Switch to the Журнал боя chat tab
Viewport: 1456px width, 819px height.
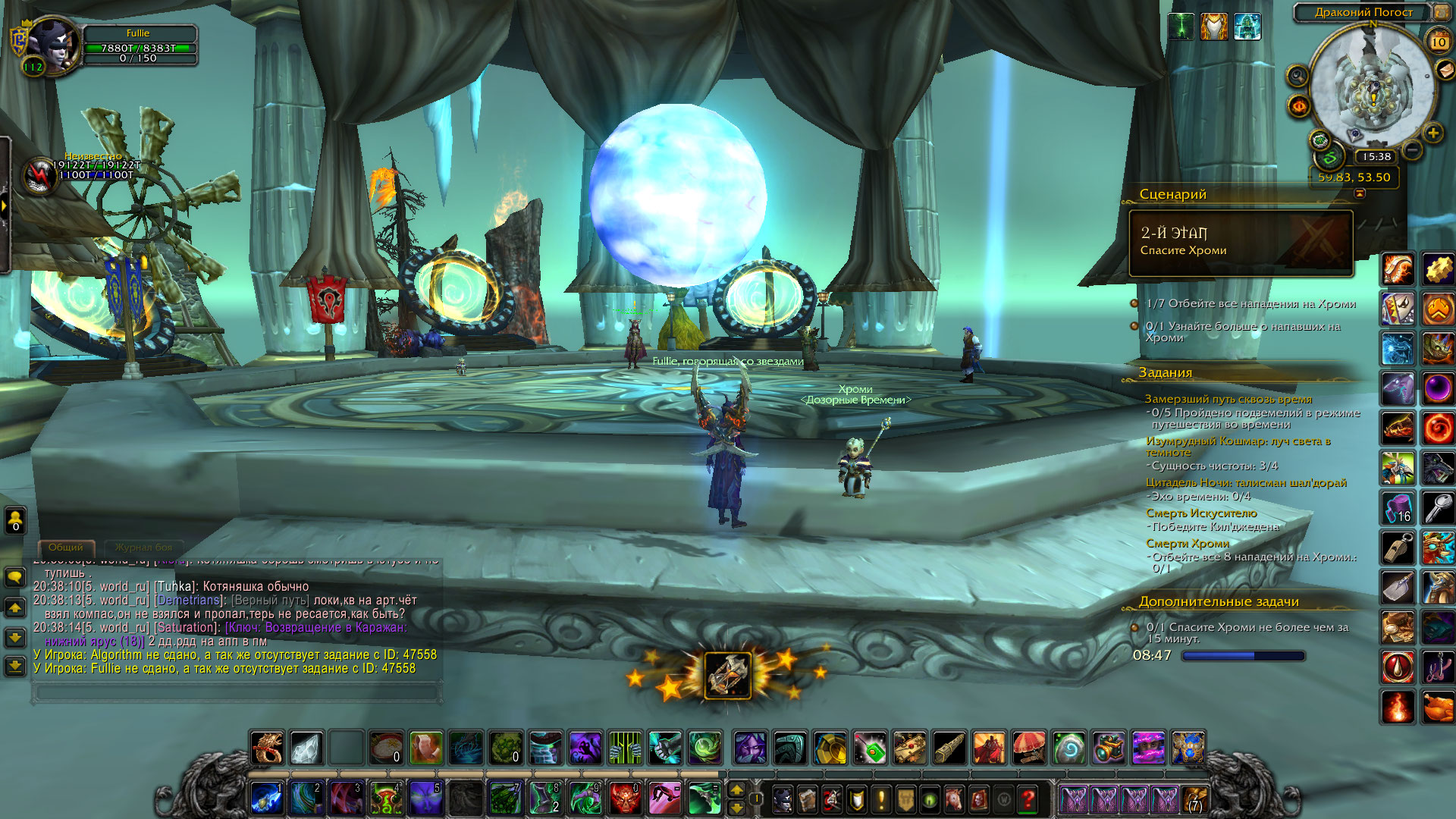[143, 547]
